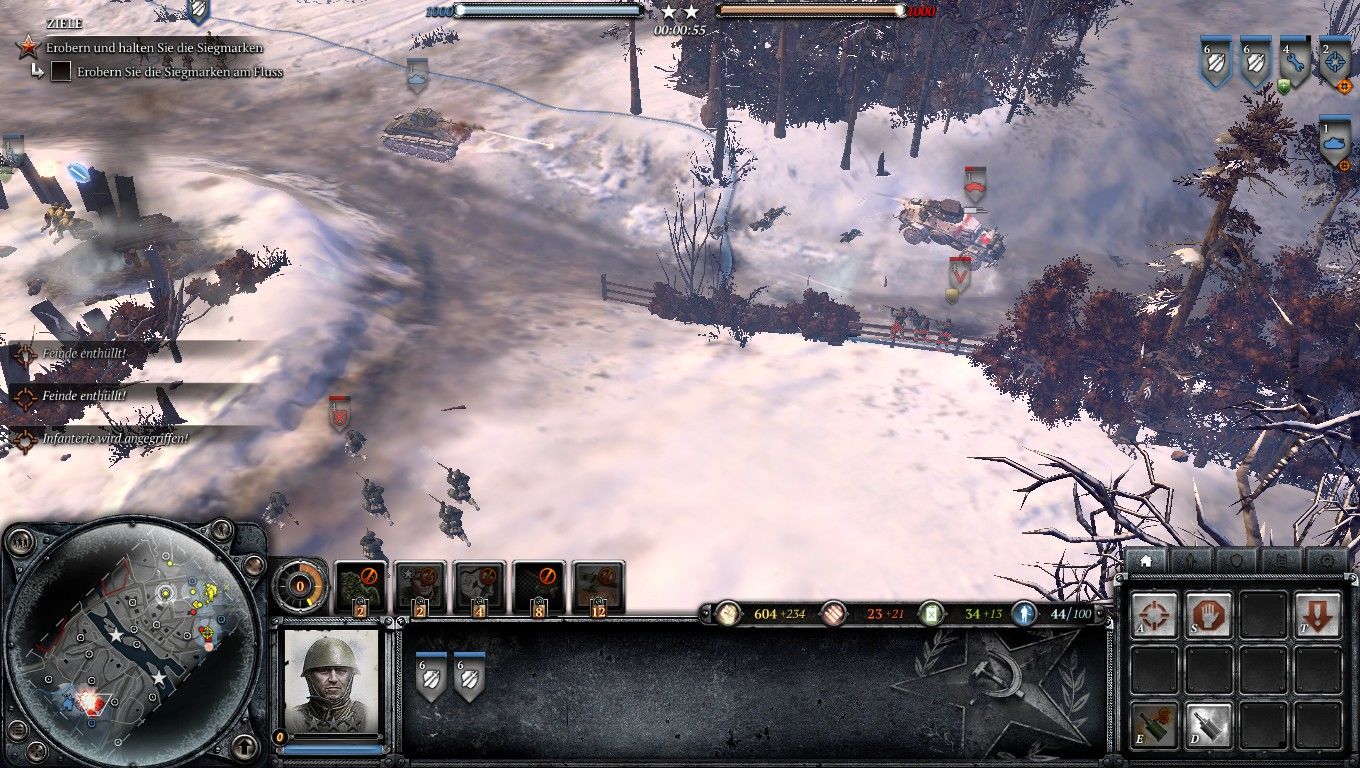Order a Retreat using the red arrow icon

1318,614
